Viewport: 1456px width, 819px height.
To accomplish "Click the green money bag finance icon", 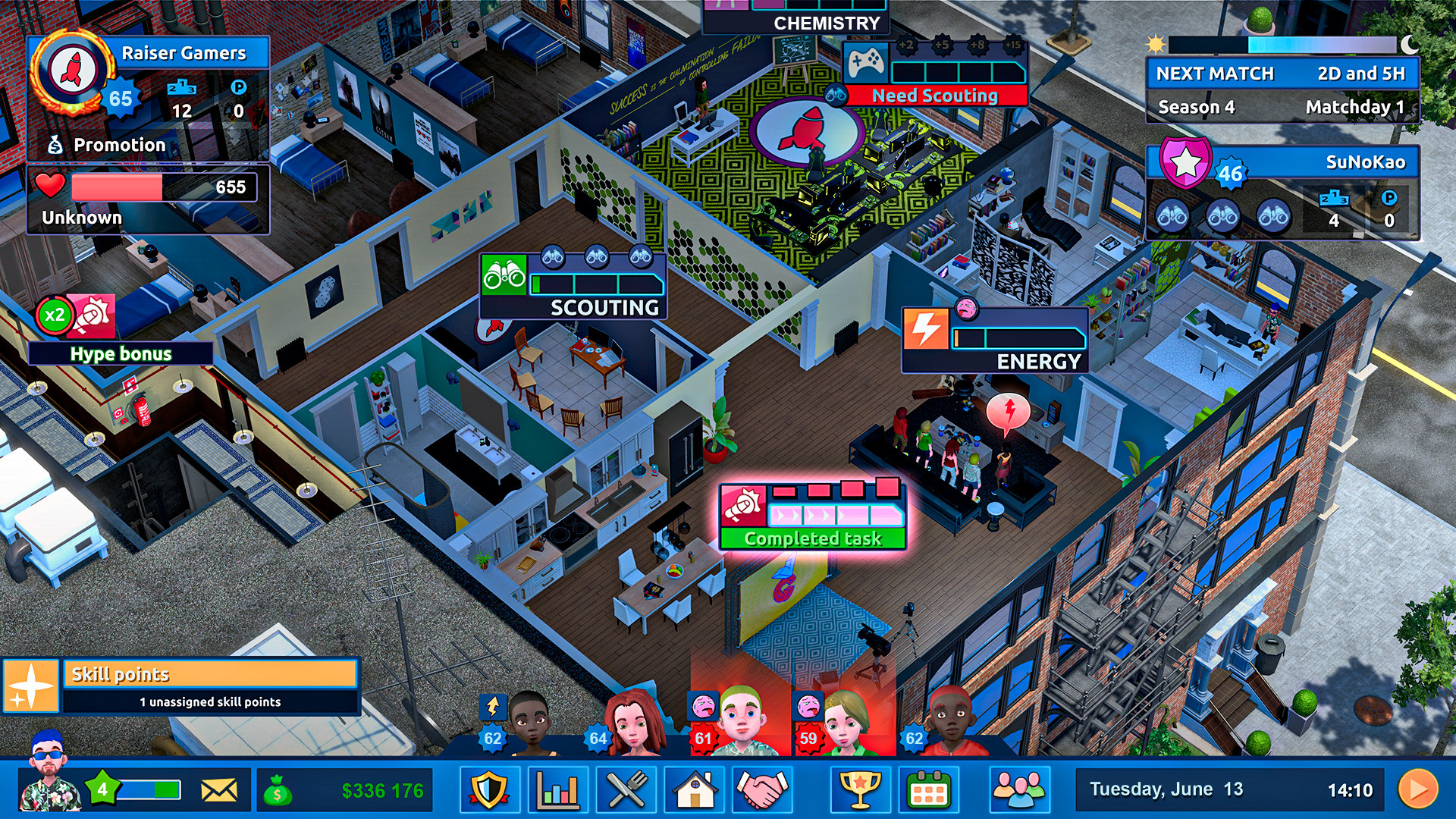I will tap(278, 789).
